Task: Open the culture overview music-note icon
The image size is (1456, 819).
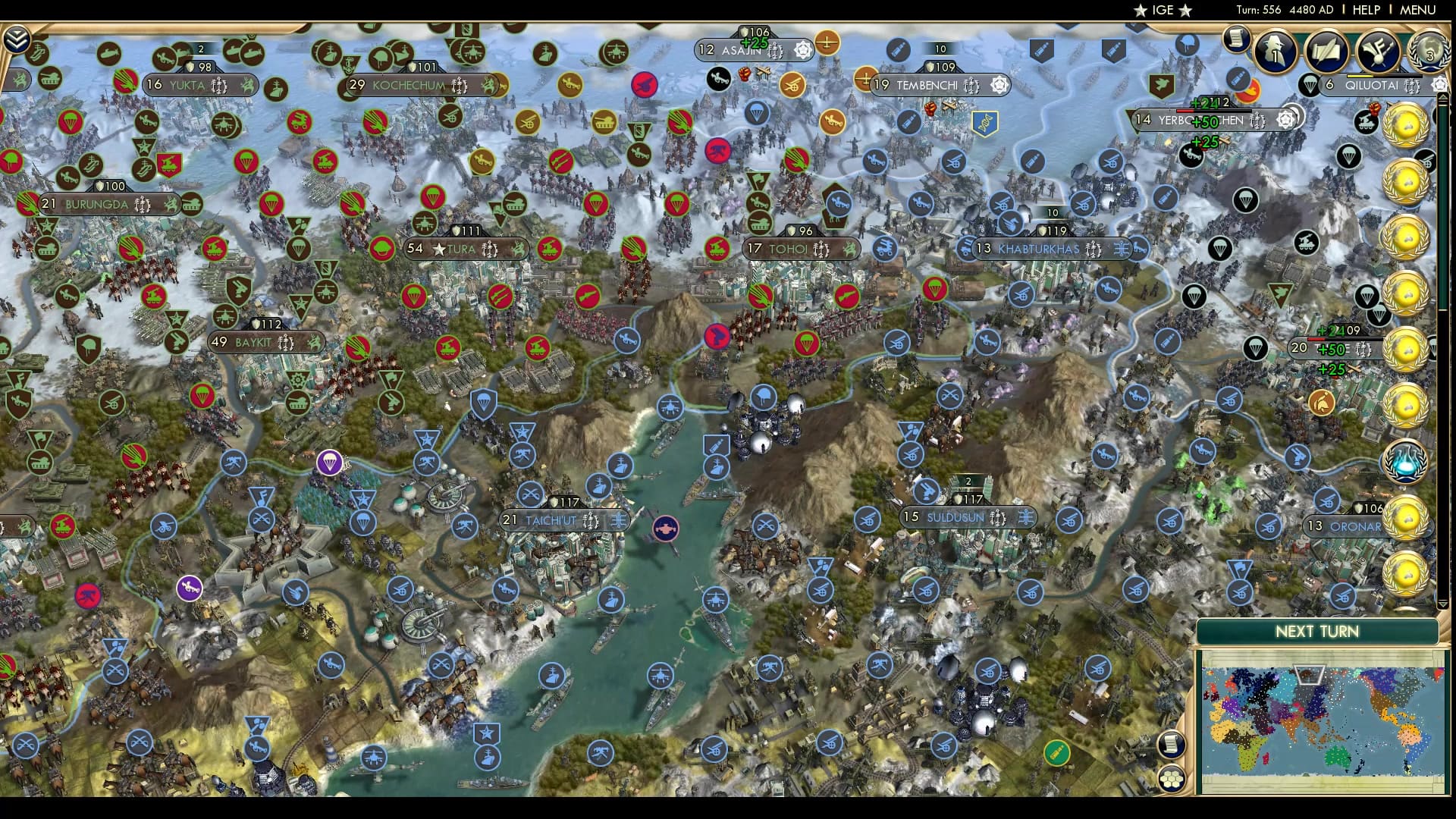Action: [x=1378, y=52]
